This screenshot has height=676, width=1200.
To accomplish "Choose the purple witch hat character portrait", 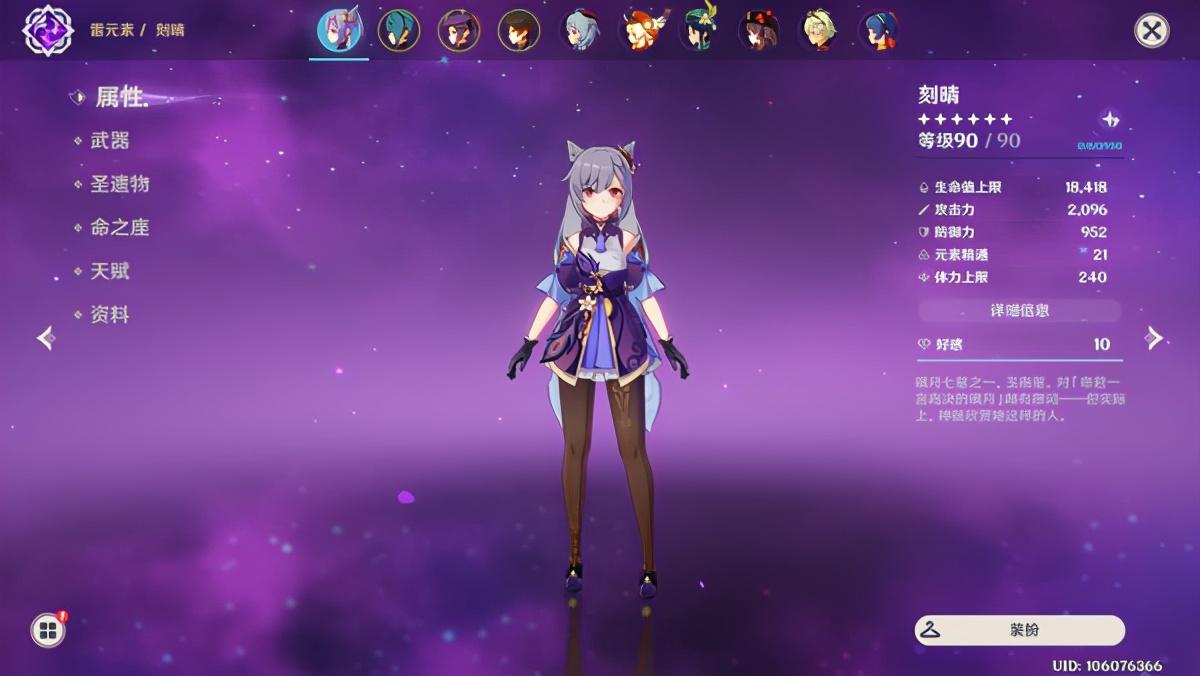I will [459, 31].
